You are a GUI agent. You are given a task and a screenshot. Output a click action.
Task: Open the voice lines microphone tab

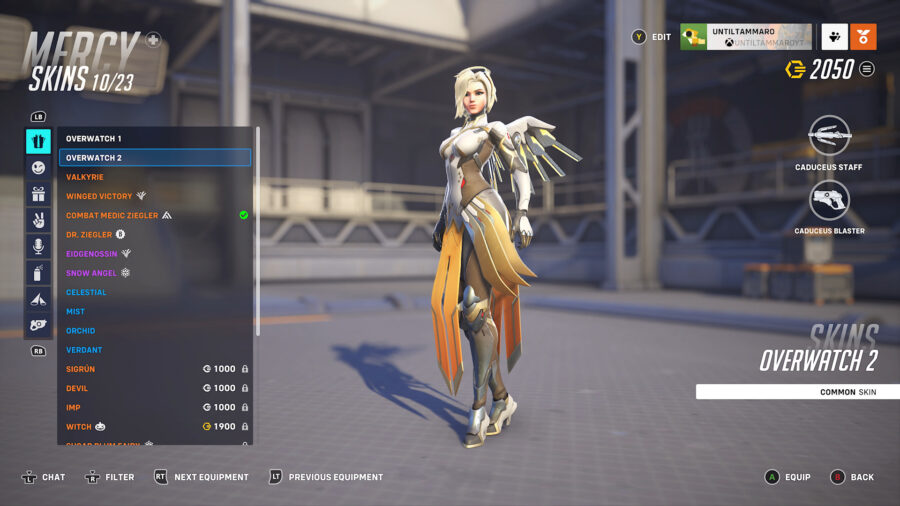(38, 246)
